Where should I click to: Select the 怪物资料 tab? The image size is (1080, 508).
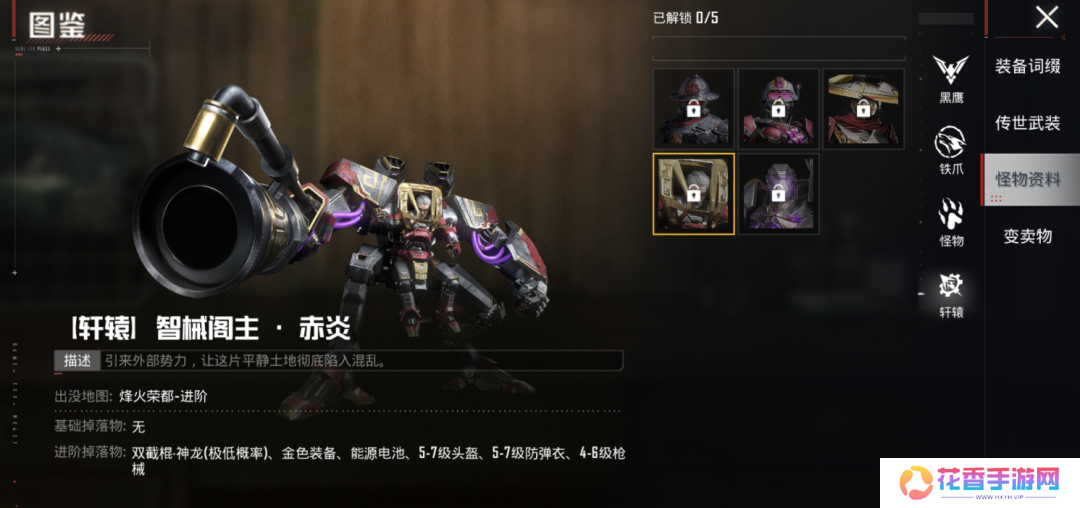(1027, 180)
